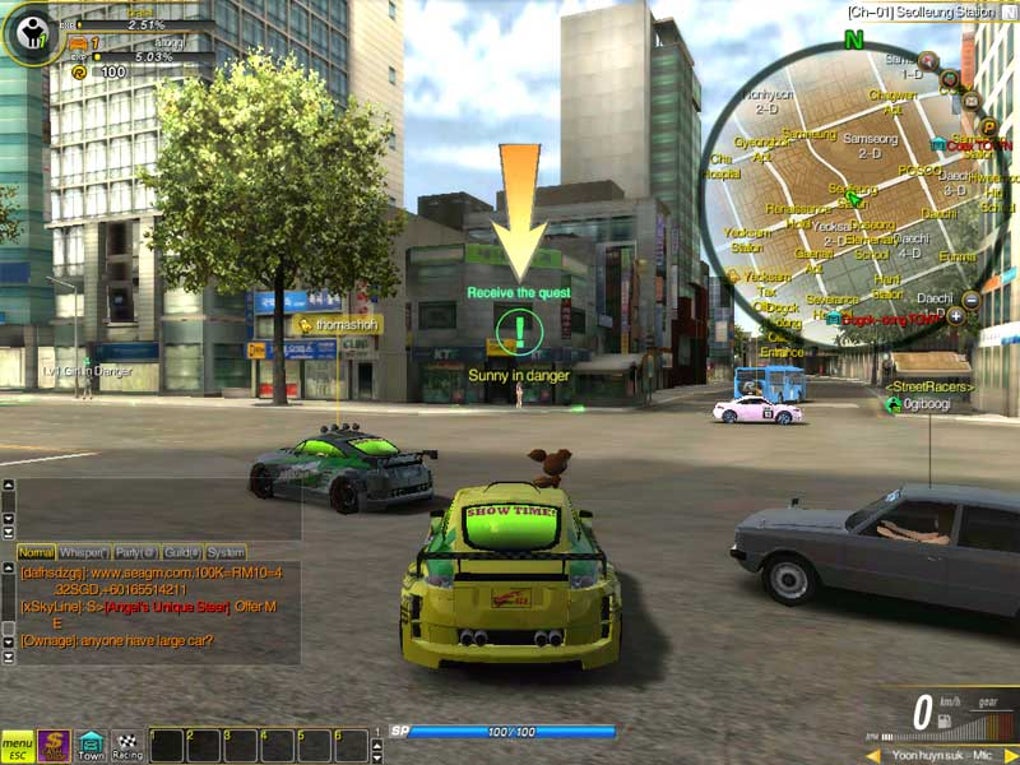Image resolution: width=1020 pixels, height=765 pixels.
Task: Switch to the Normal chat tab
Action: [36, 552]
